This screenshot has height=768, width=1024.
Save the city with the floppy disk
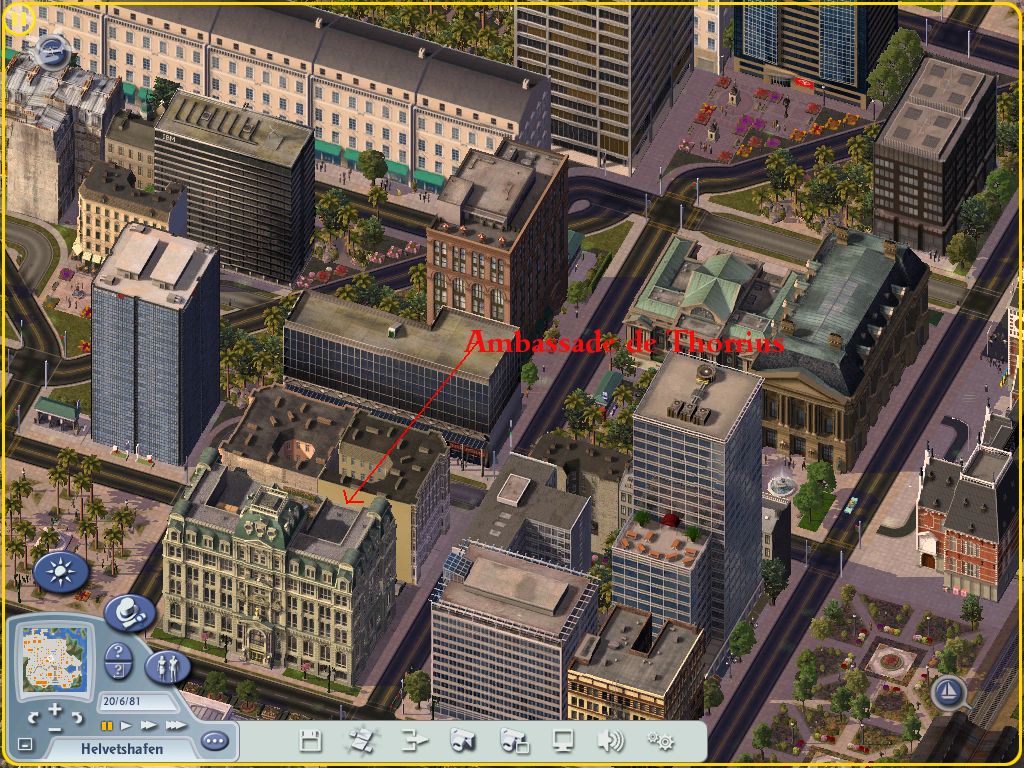point(311,741)
